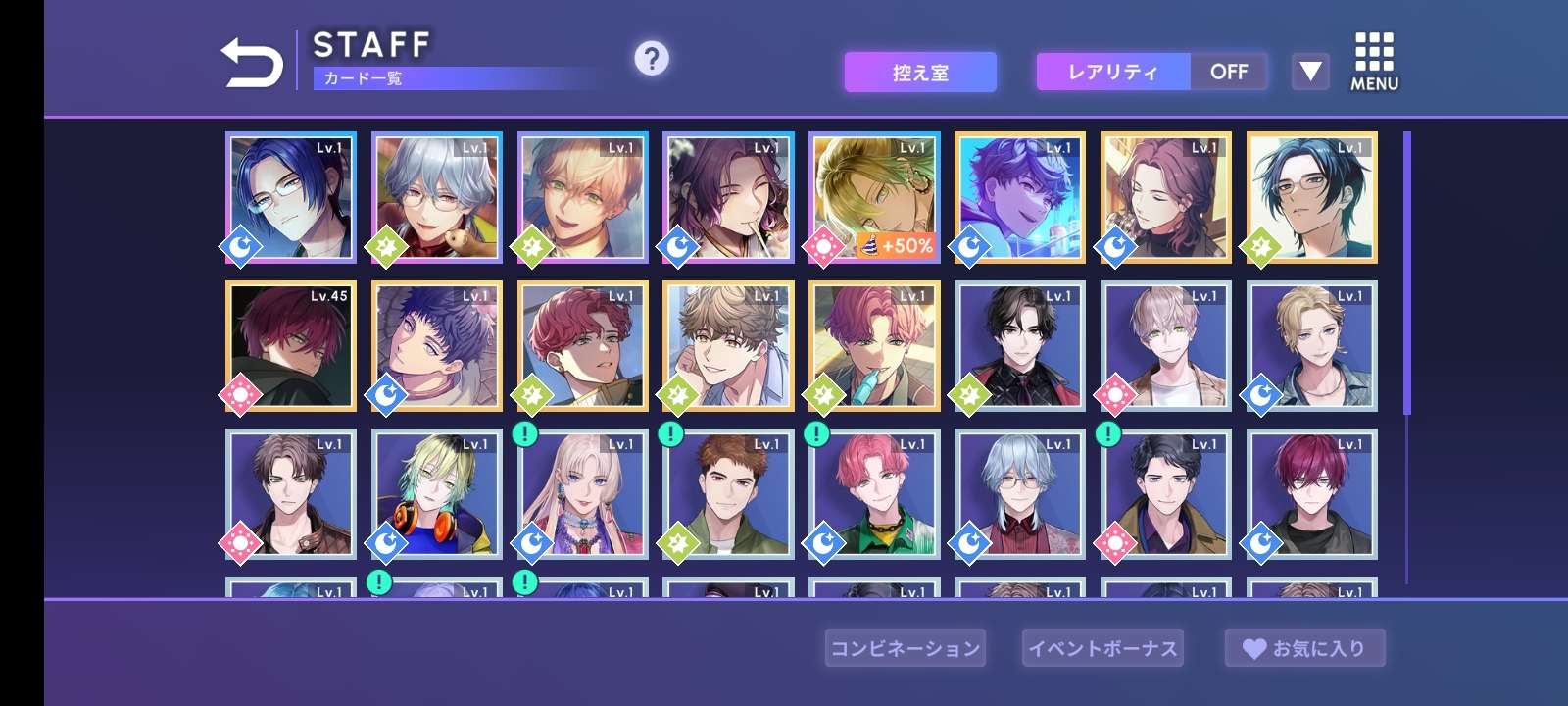Image resolution: width=1568 pixels, height=706 pixels.
Task: Filter by お気に入り favorites
Action: [x=1304, y=648]
